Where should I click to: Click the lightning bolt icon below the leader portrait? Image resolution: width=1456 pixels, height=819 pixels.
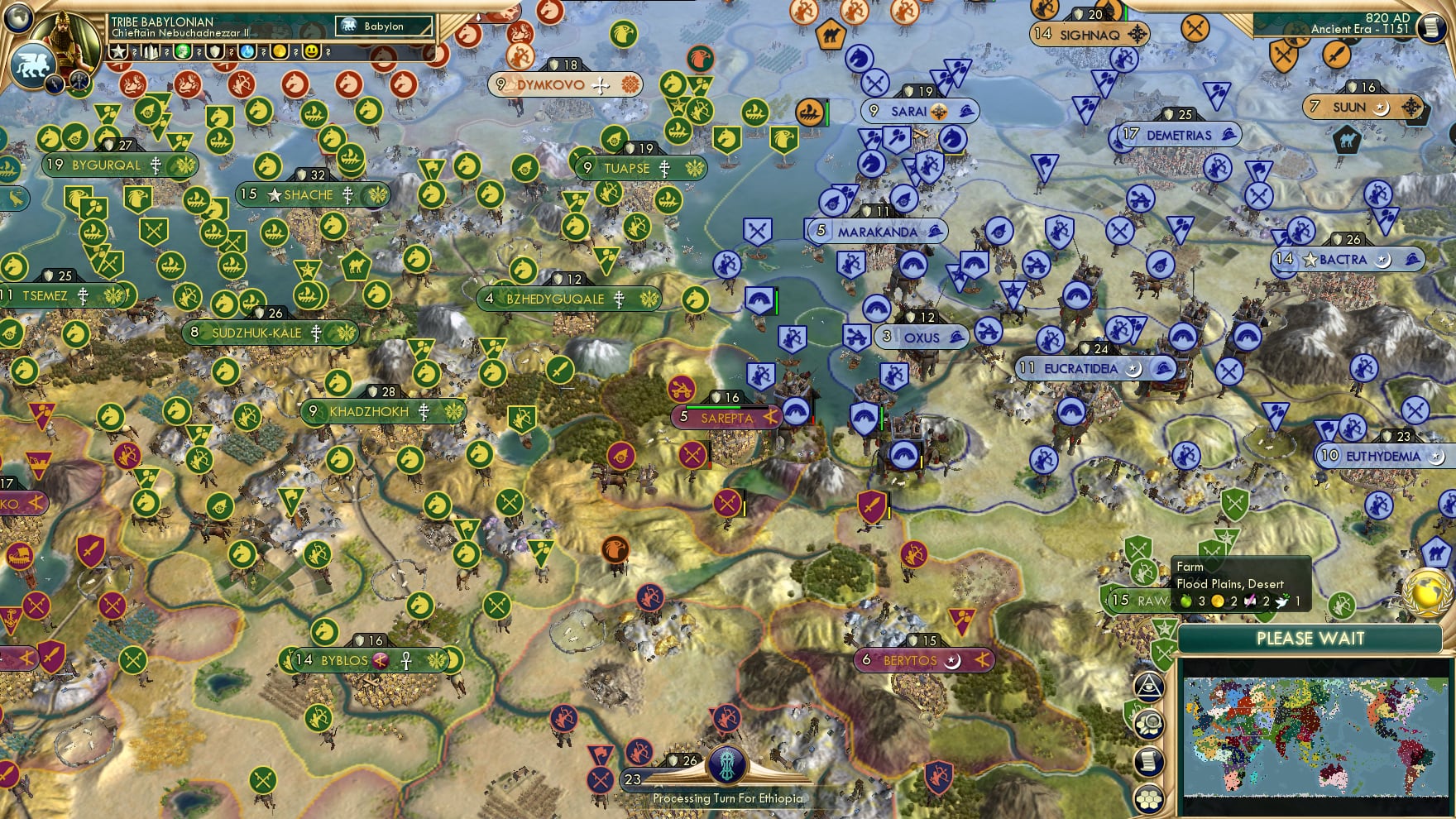point(55,85)
